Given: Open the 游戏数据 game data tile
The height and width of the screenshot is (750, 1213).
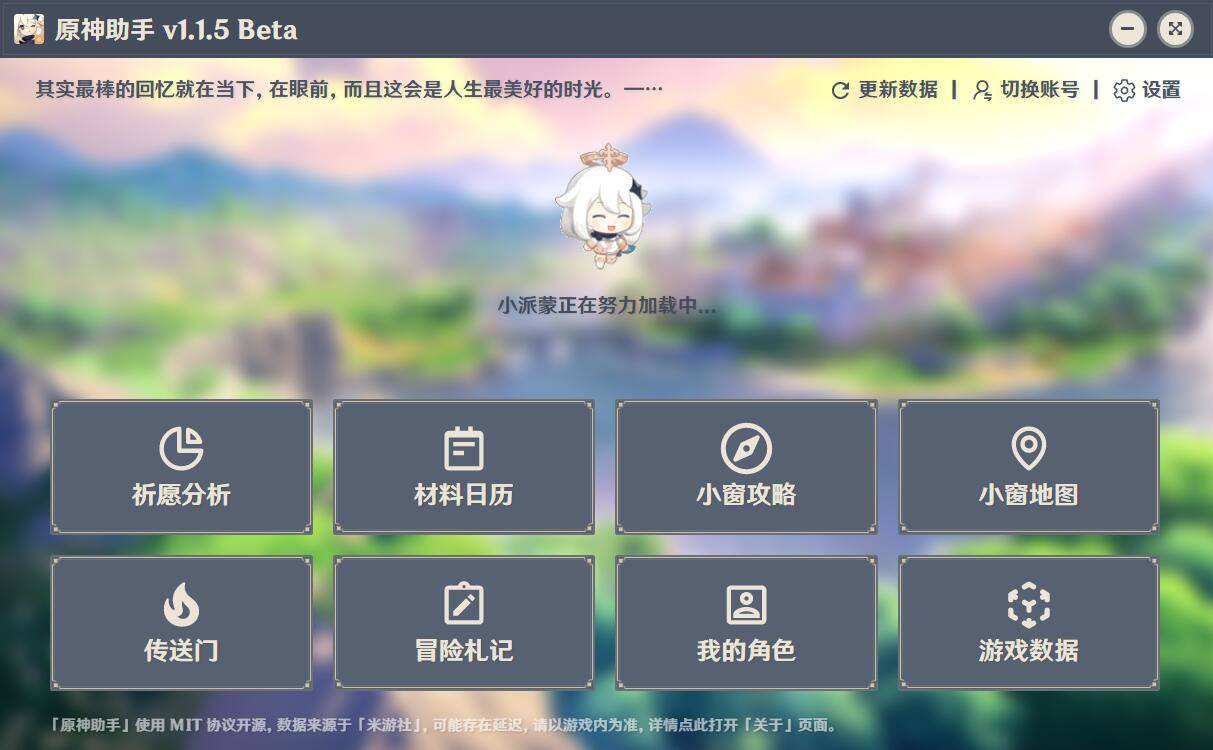Looking at the screenshot, I should pos(1028,622).
